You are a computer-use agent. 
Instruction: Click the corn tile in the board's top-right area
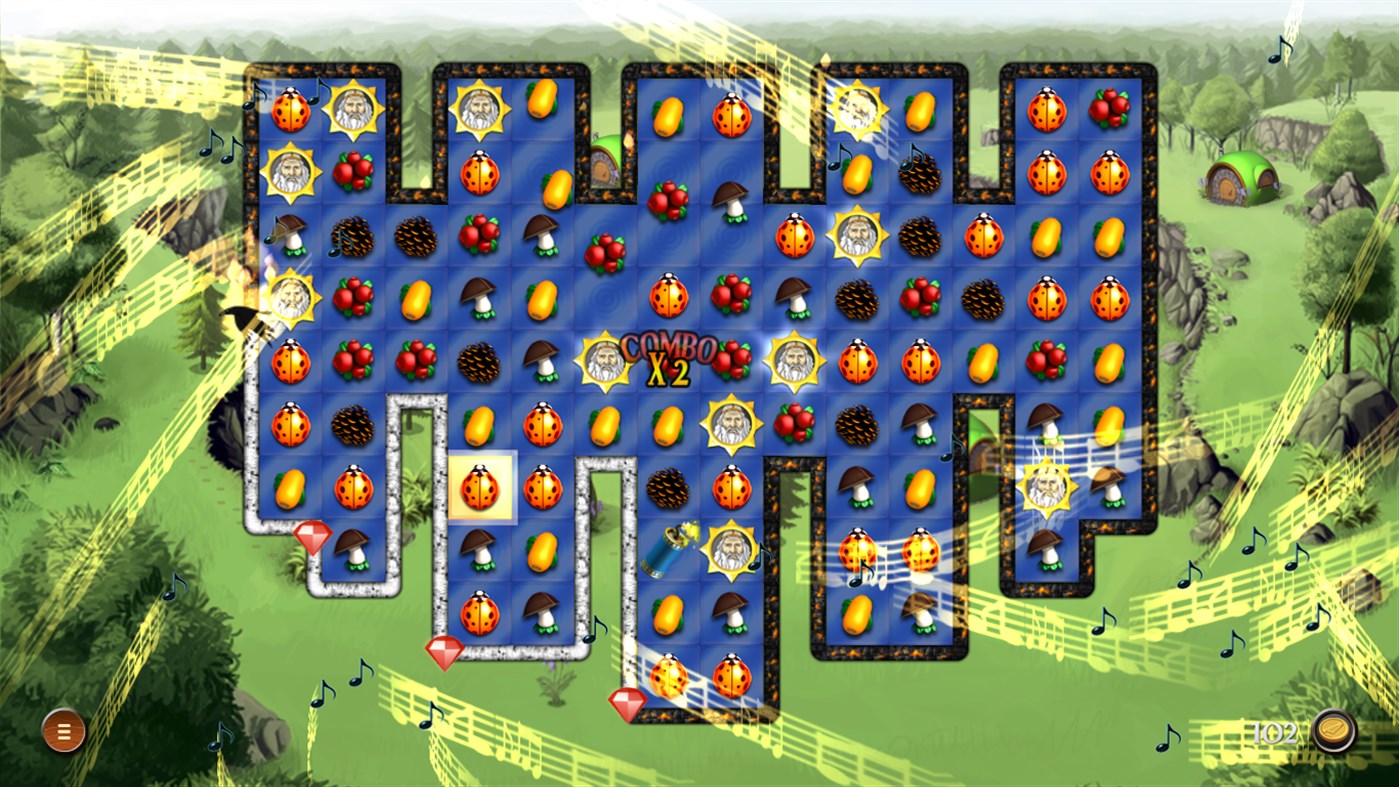[920, 112]
